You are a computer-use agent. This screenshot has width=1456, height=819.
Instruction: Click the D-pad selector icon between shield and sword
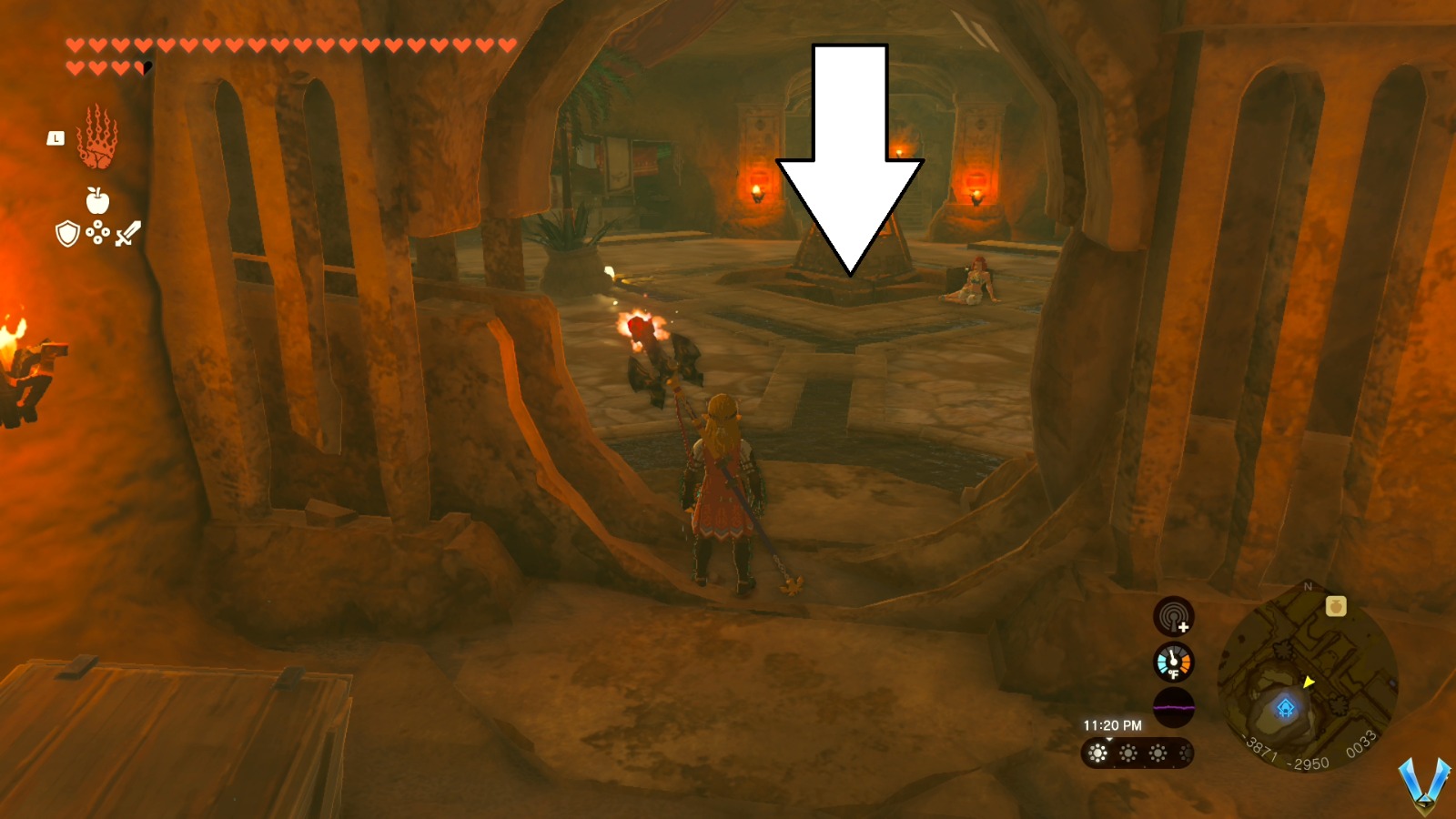(97, 234)
